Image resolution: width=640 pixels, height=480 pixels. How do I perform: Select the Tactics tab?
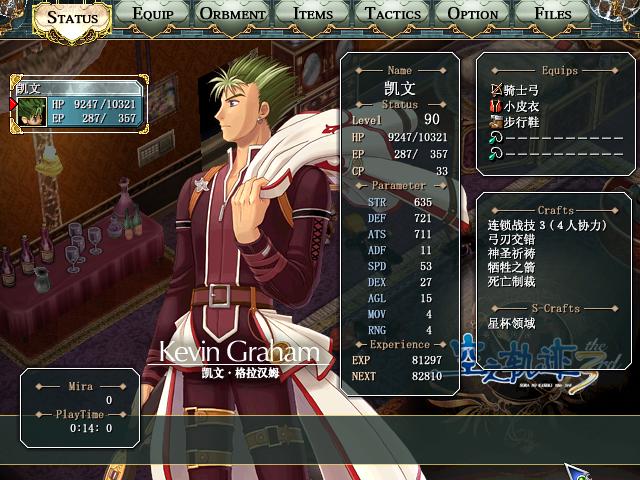[x=392, y=14]
